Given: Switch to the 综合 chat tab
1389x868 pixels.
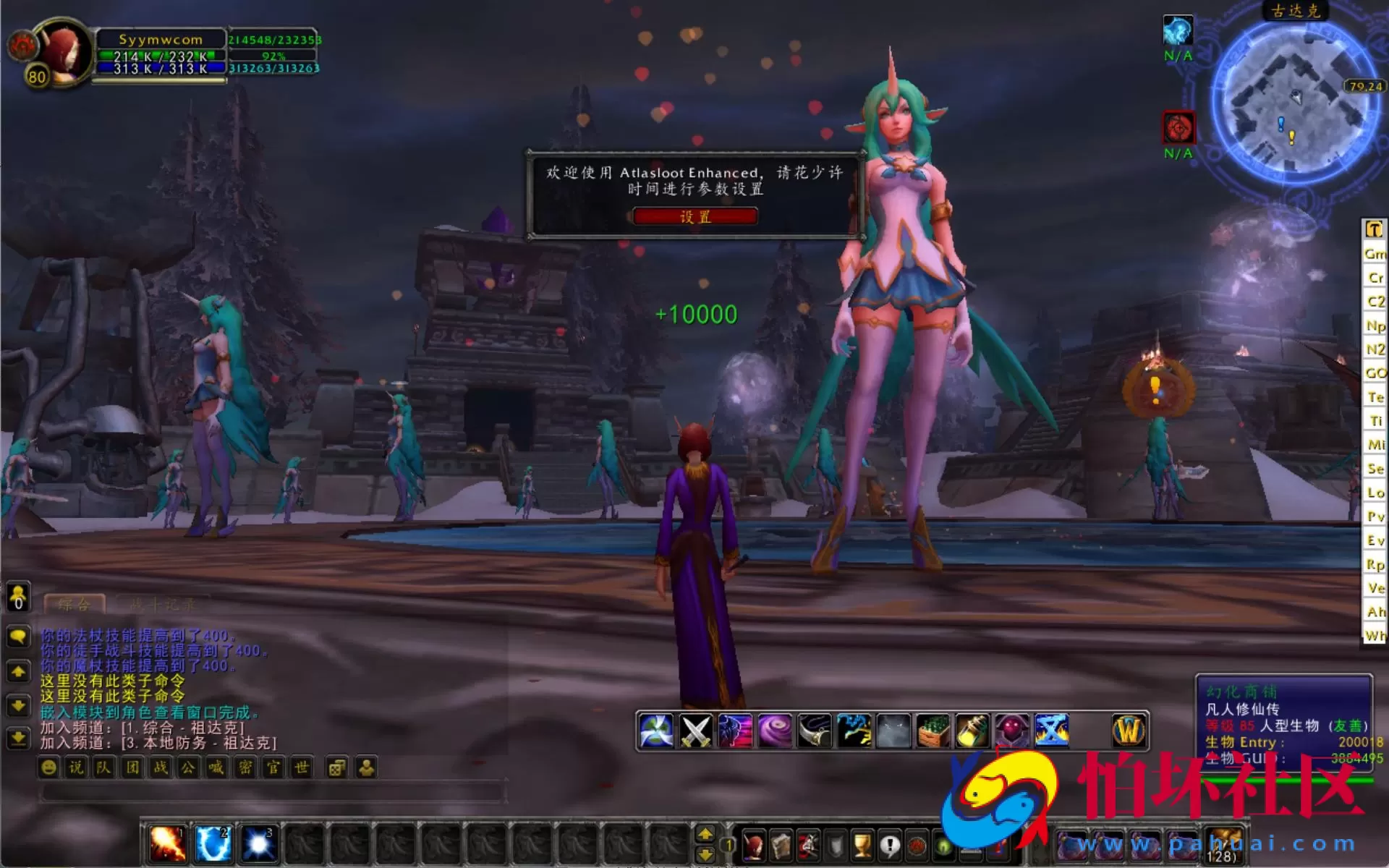Looking at the screenshot, I should pos(75,604).
